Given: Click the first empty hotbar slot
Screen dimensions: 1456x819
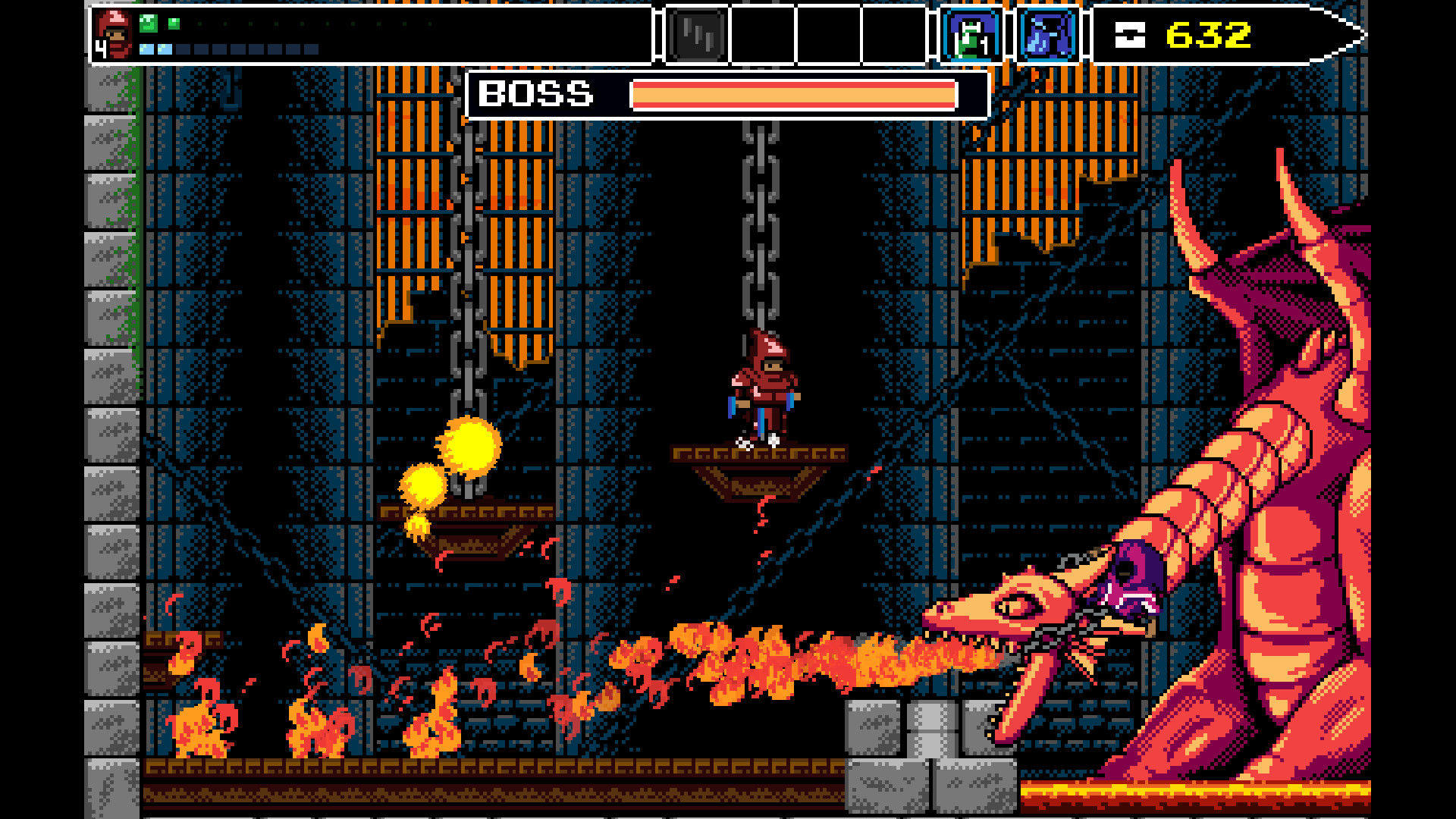Looking at the screenshot, I should (x=761, y=33).
